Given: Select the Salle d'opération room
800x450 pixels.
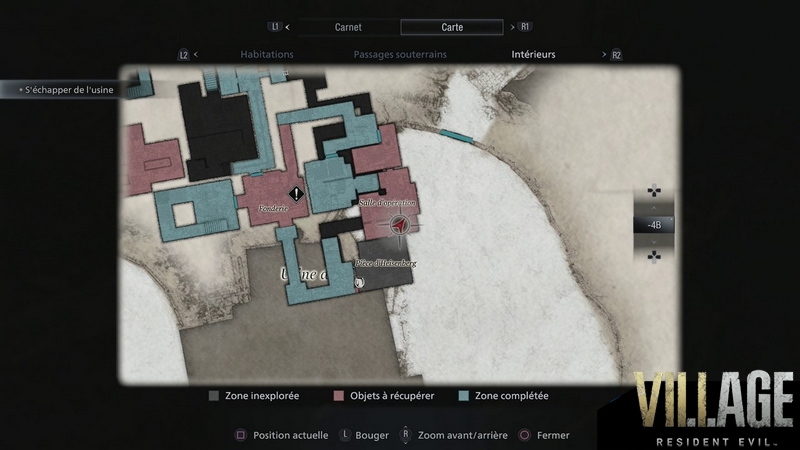Looking at the screenshot, I should 387,203.
